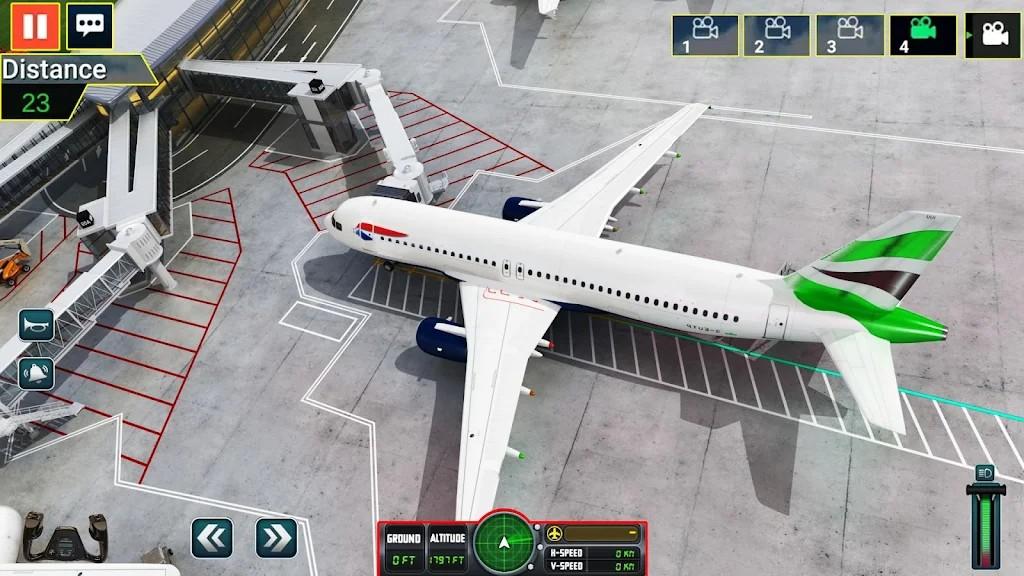Switch to camera view 1

coord(705,35)
